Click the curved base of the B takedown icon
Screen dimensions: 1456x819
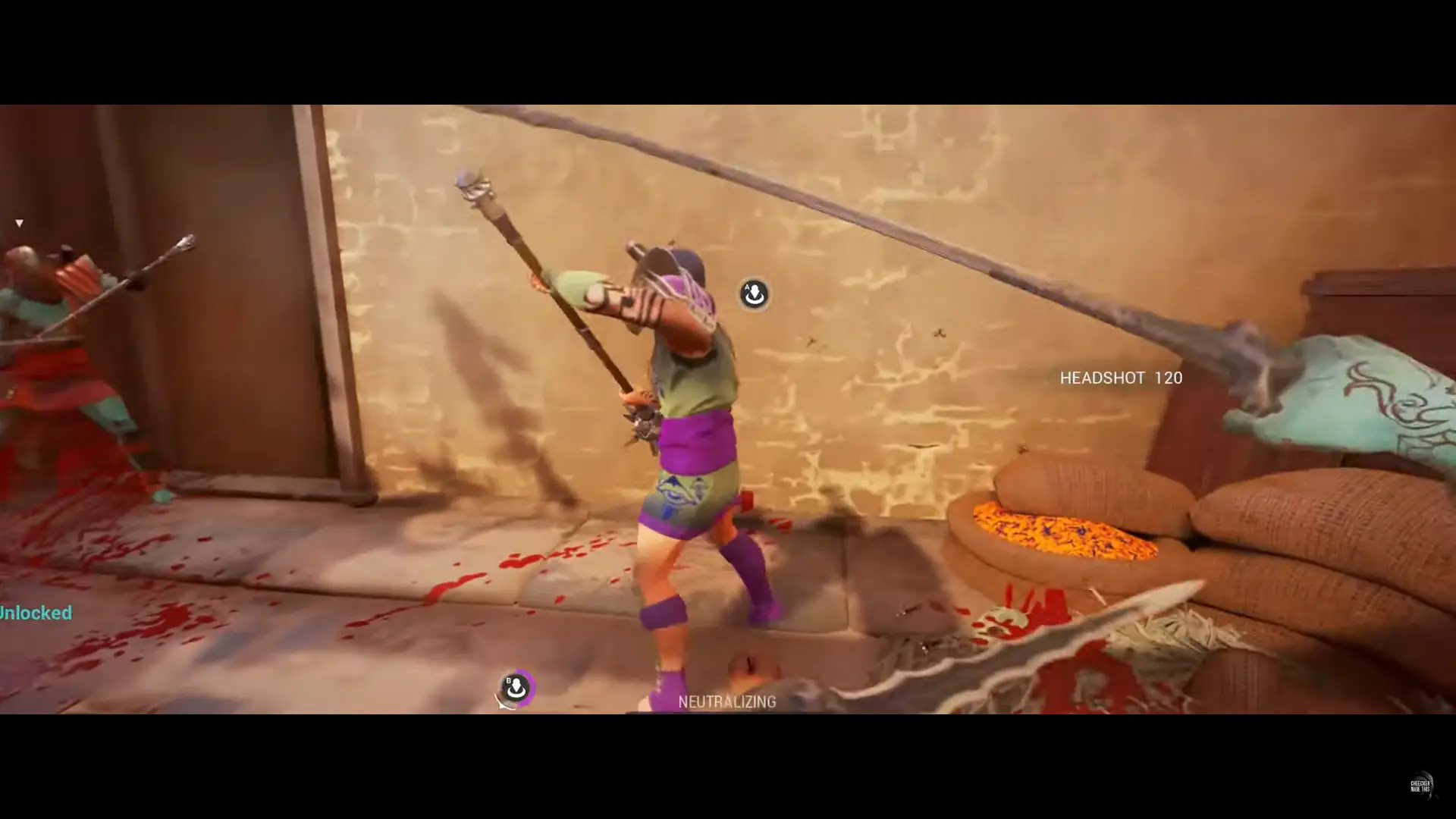pyautogui.click(x=516, y=695)
